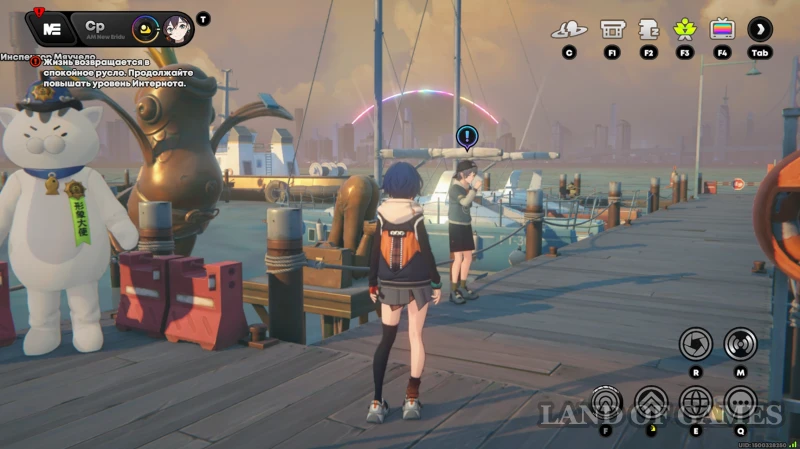This screenshot has height=449, width=800.
Task: Open the storefront icon menu
Action: 612,29
